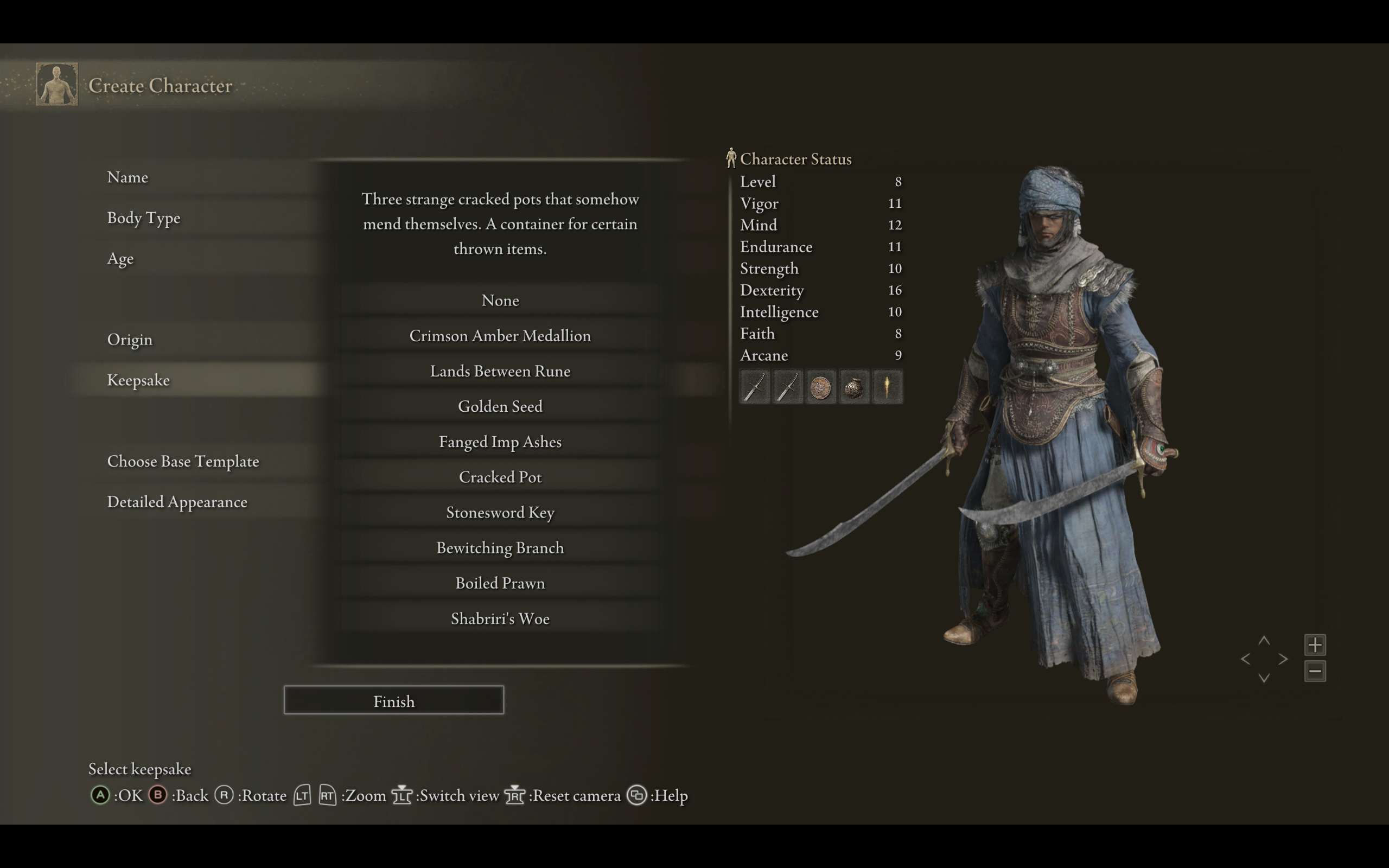The image size is (1389, 868).
Task: Pick the Crimson Amber Medallion keepsake
Action: pyautogui.click(x=500, y=336)
